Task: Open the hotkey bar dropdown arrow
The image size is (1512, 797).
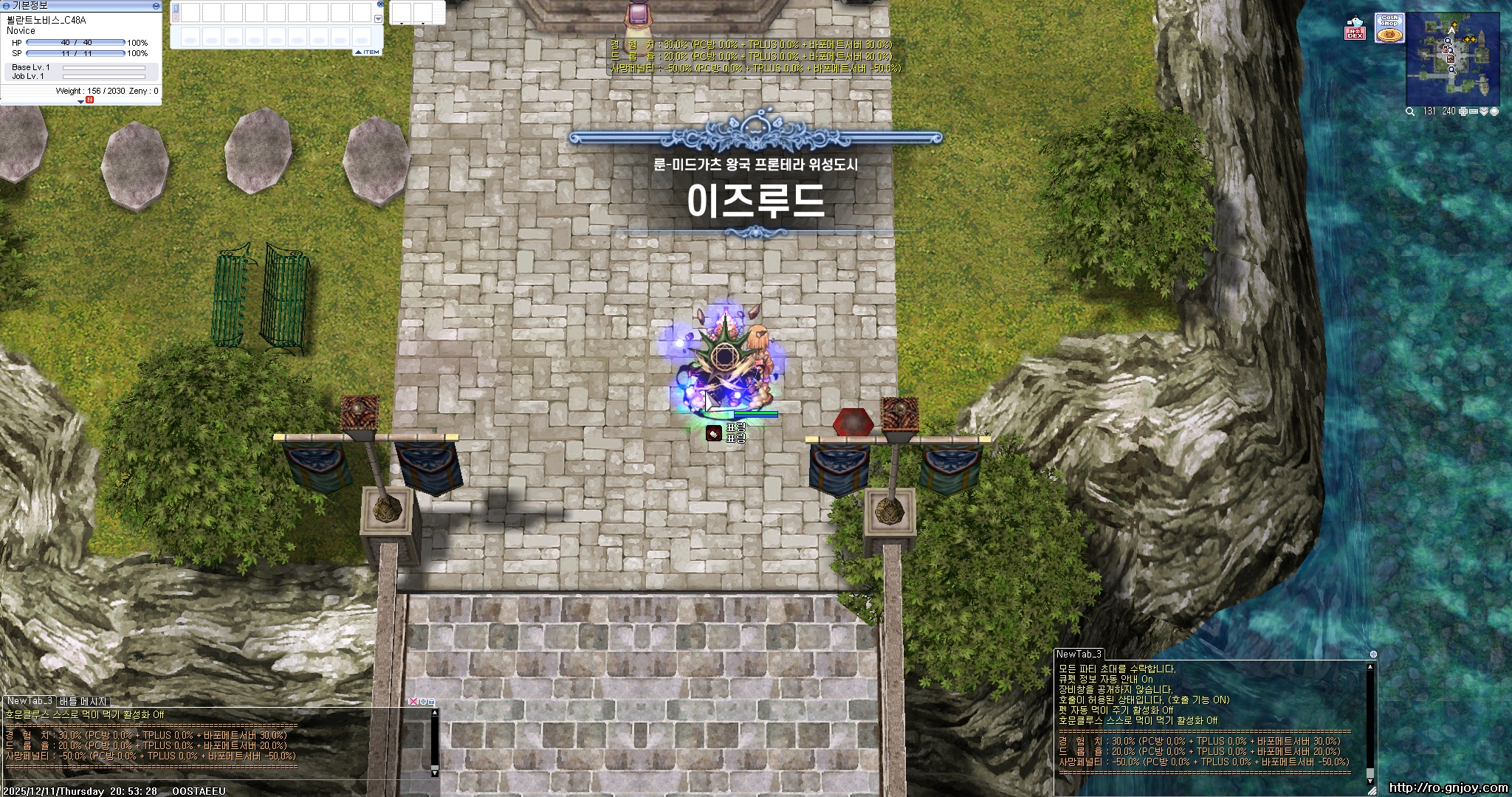Action: point(378,18)
